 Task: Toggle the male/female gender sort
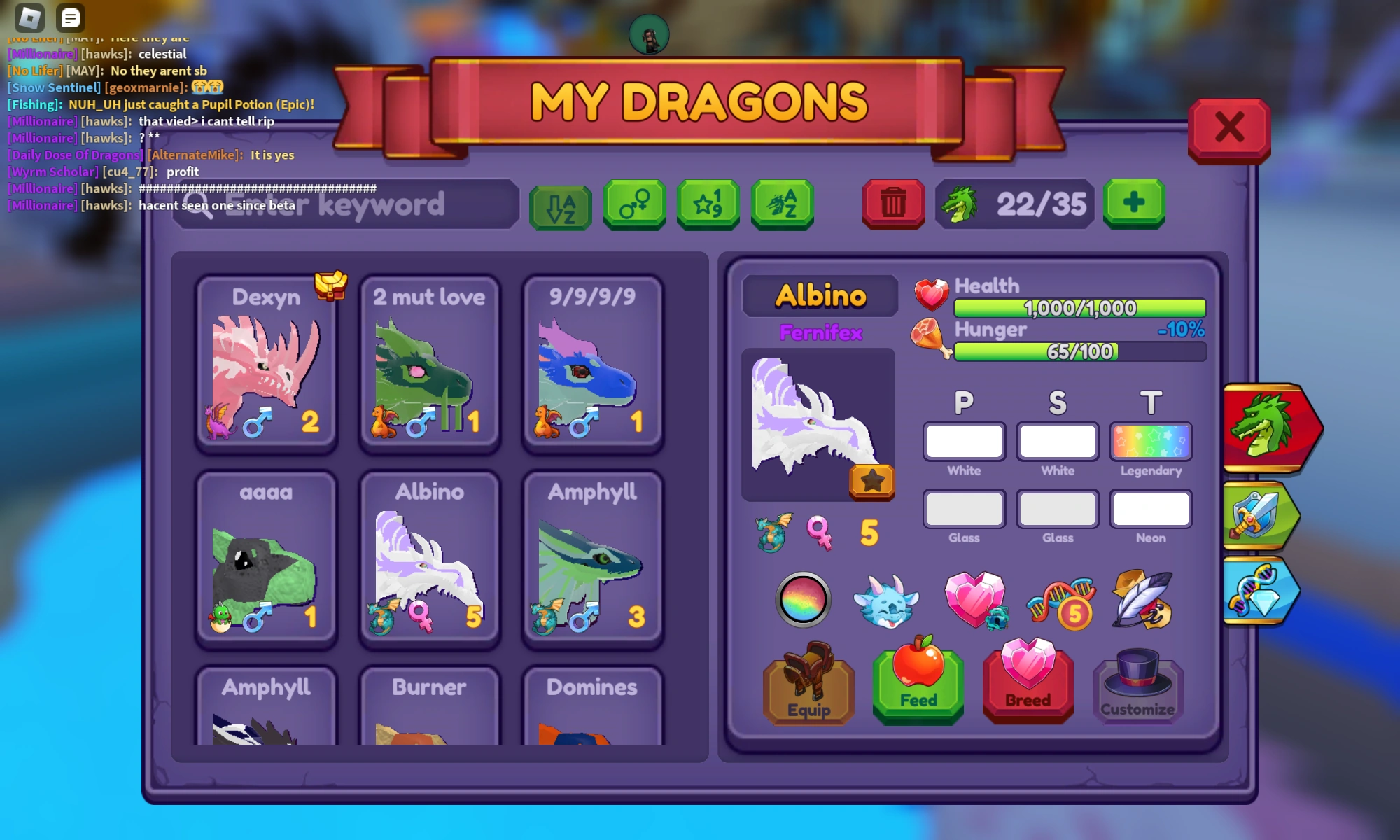pyautogui.click(x=633, y=205)
